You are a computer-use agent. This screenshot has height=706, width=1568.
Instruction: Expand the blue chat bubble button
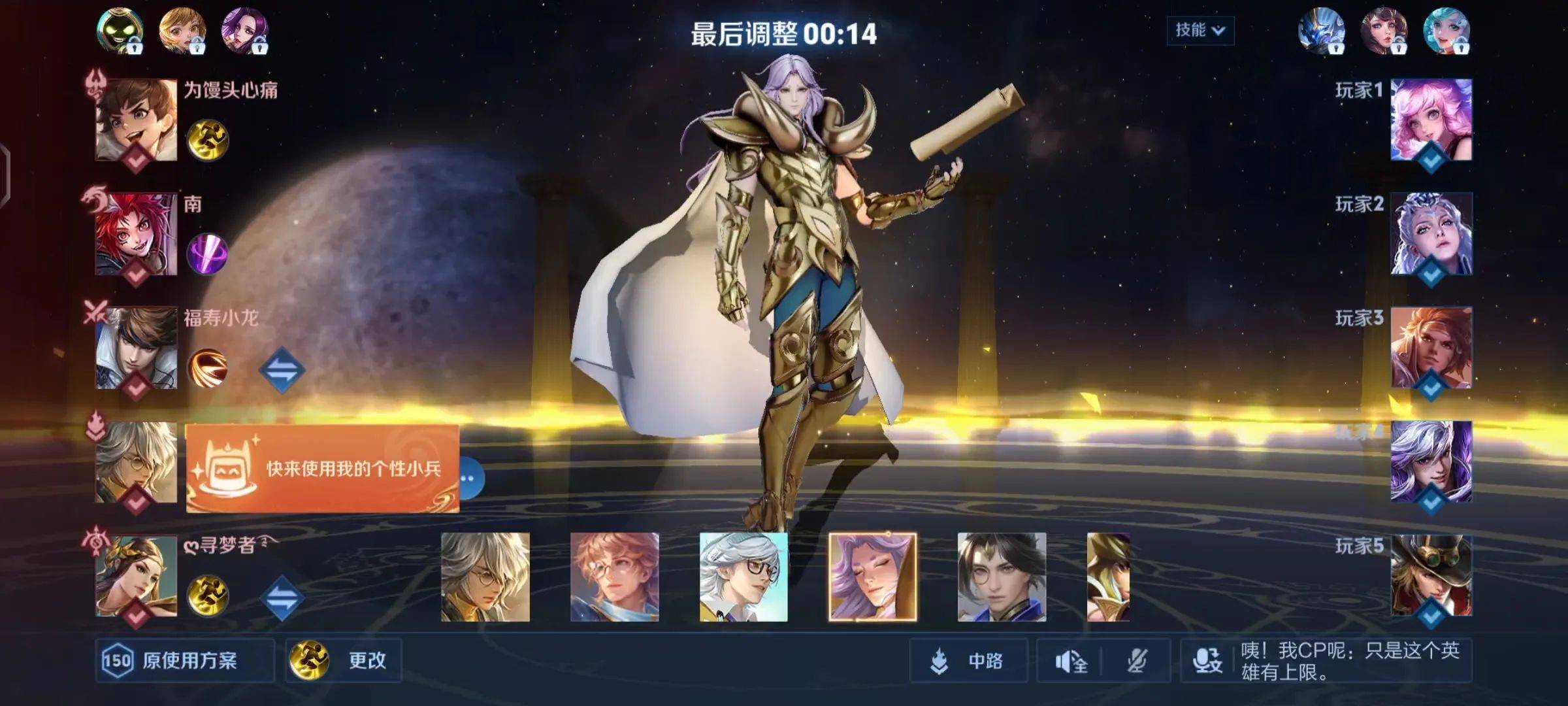point(472,479)
